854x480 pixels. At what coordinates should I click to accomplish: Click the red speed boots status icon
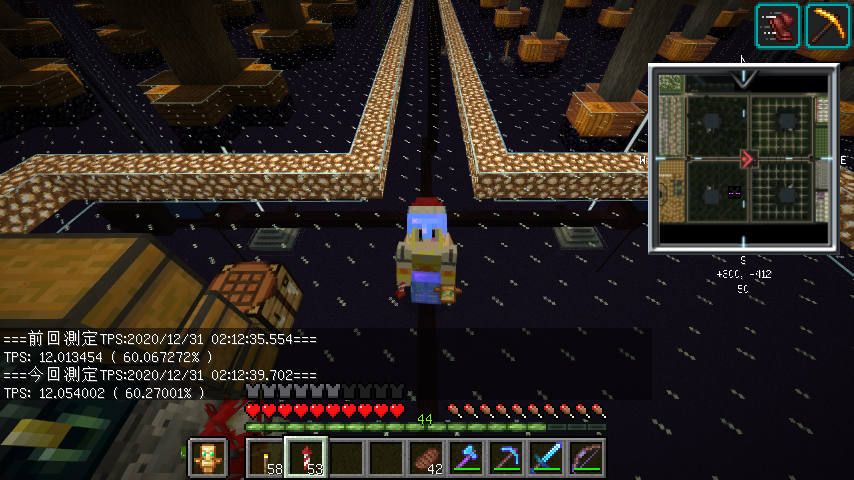click(777, 25)
